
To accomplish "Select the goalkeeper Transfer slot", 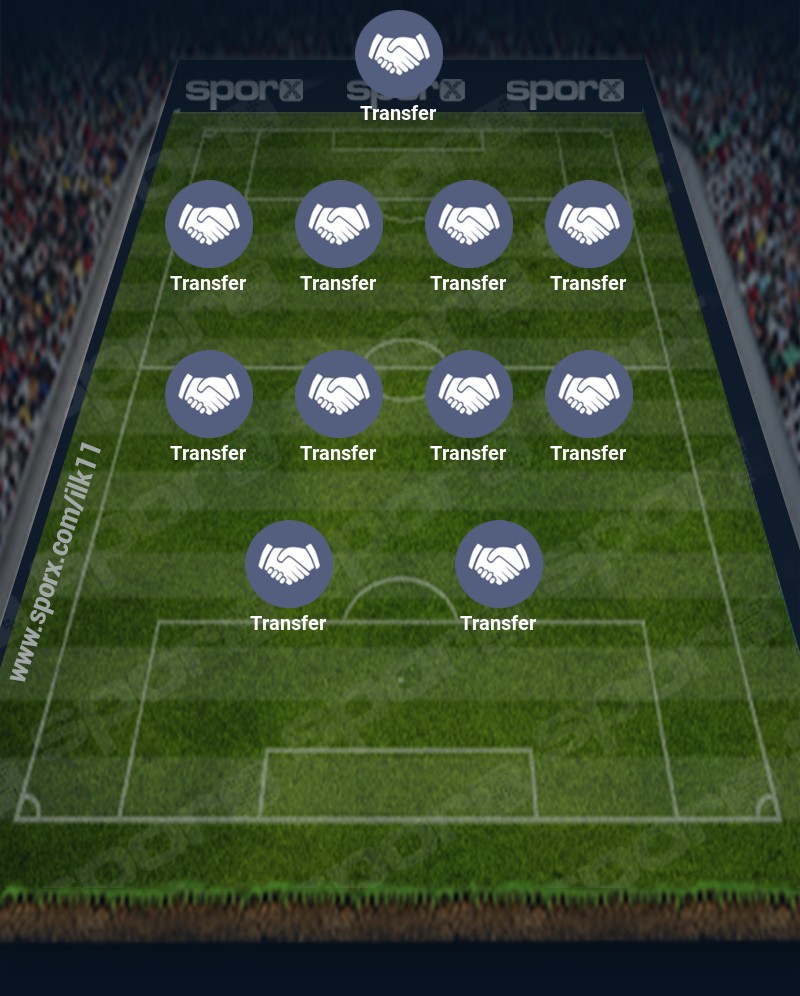I will (399, 55).
